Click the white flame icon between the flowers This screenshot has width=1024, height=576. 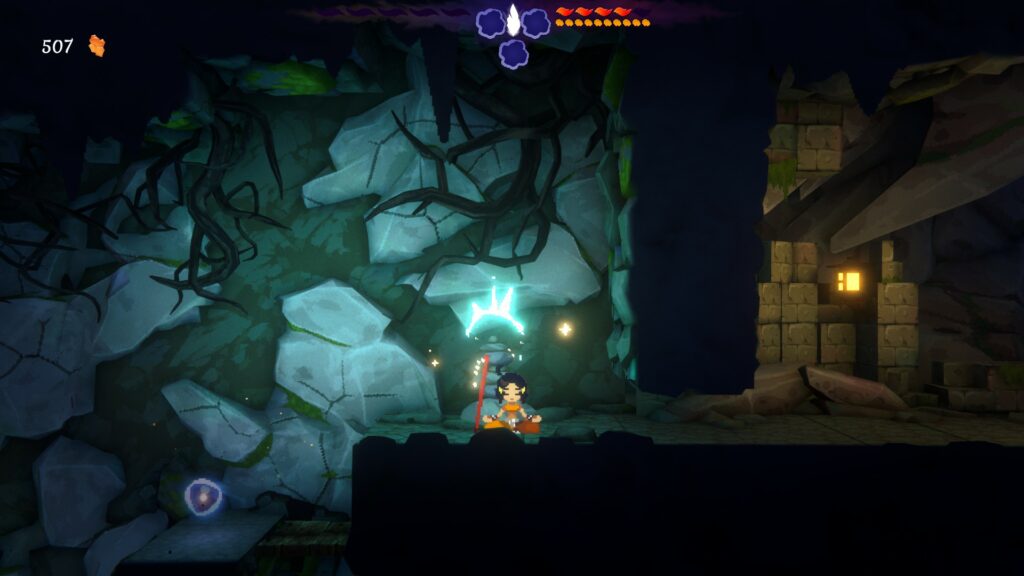pos(514,19)
